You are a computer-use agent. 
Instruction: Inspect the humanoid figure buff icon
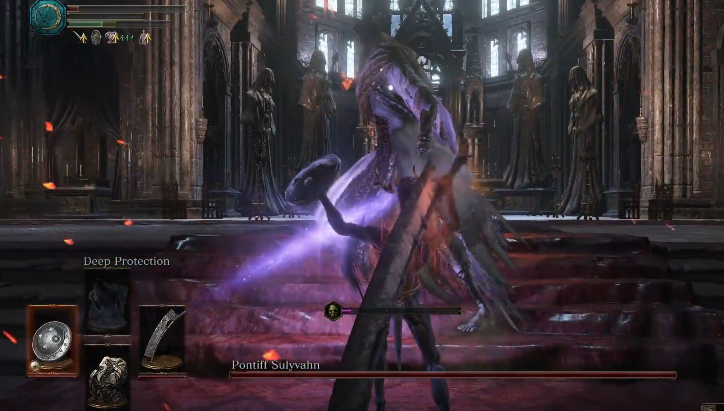144,37
